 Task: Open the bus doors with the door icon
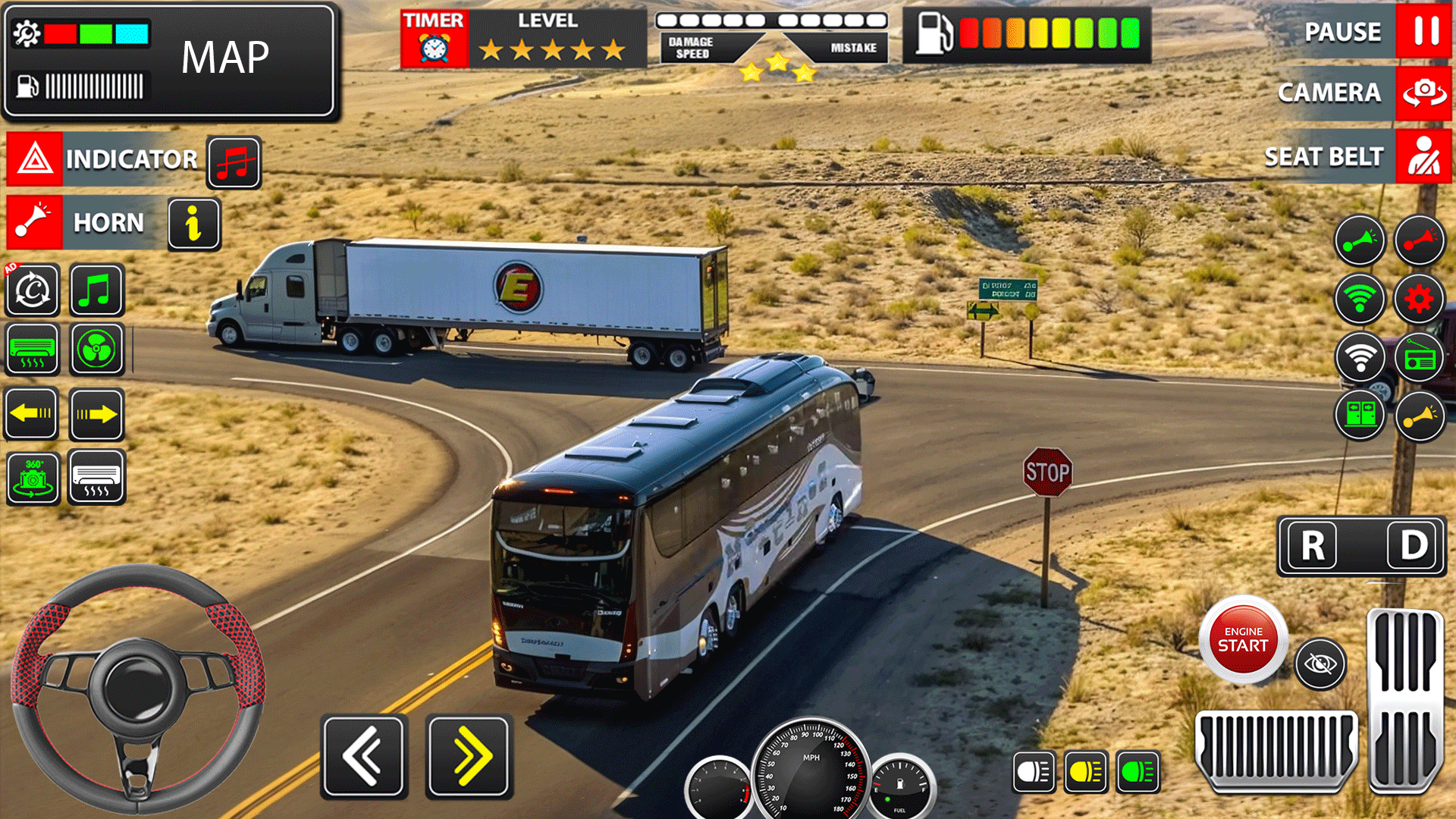(x=1361, y=416)
